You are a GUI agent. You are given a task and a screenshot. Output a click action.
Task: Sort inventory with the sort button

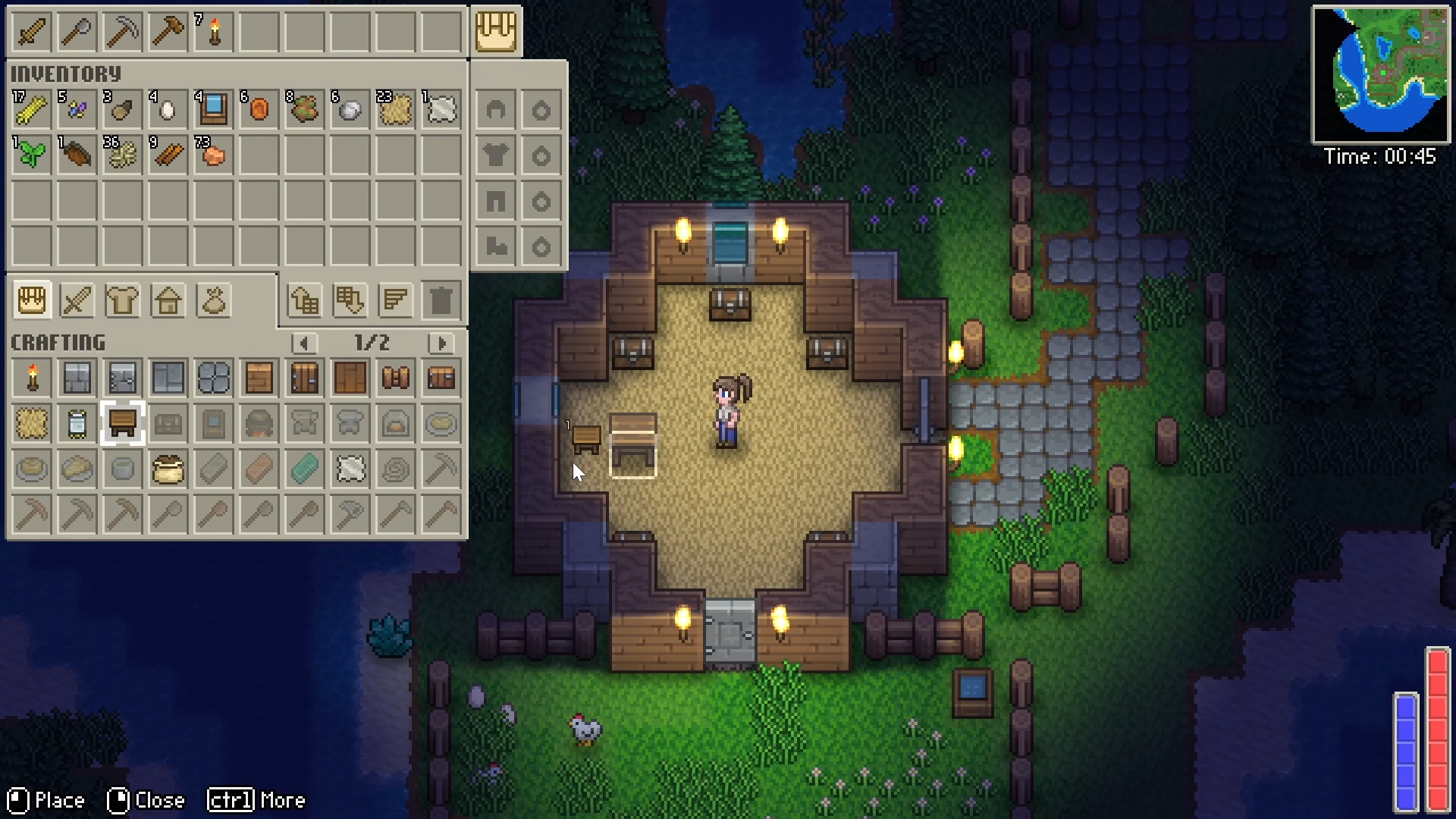tap(395, 301)
